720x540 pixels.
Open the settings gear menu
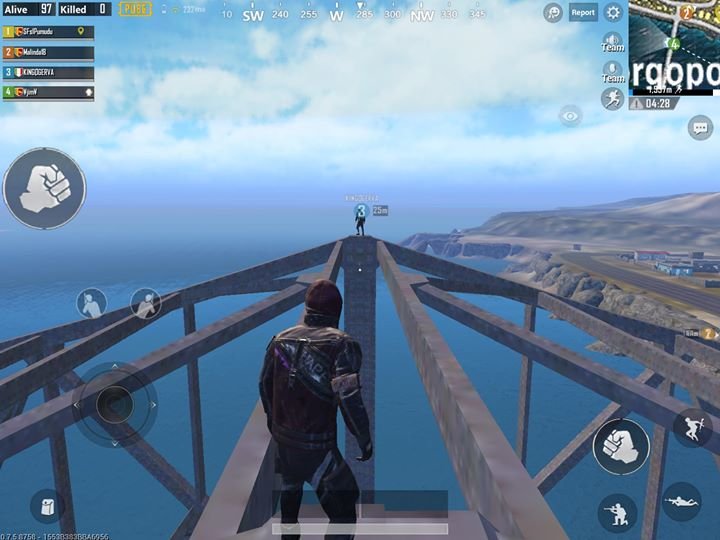(613, 13)
